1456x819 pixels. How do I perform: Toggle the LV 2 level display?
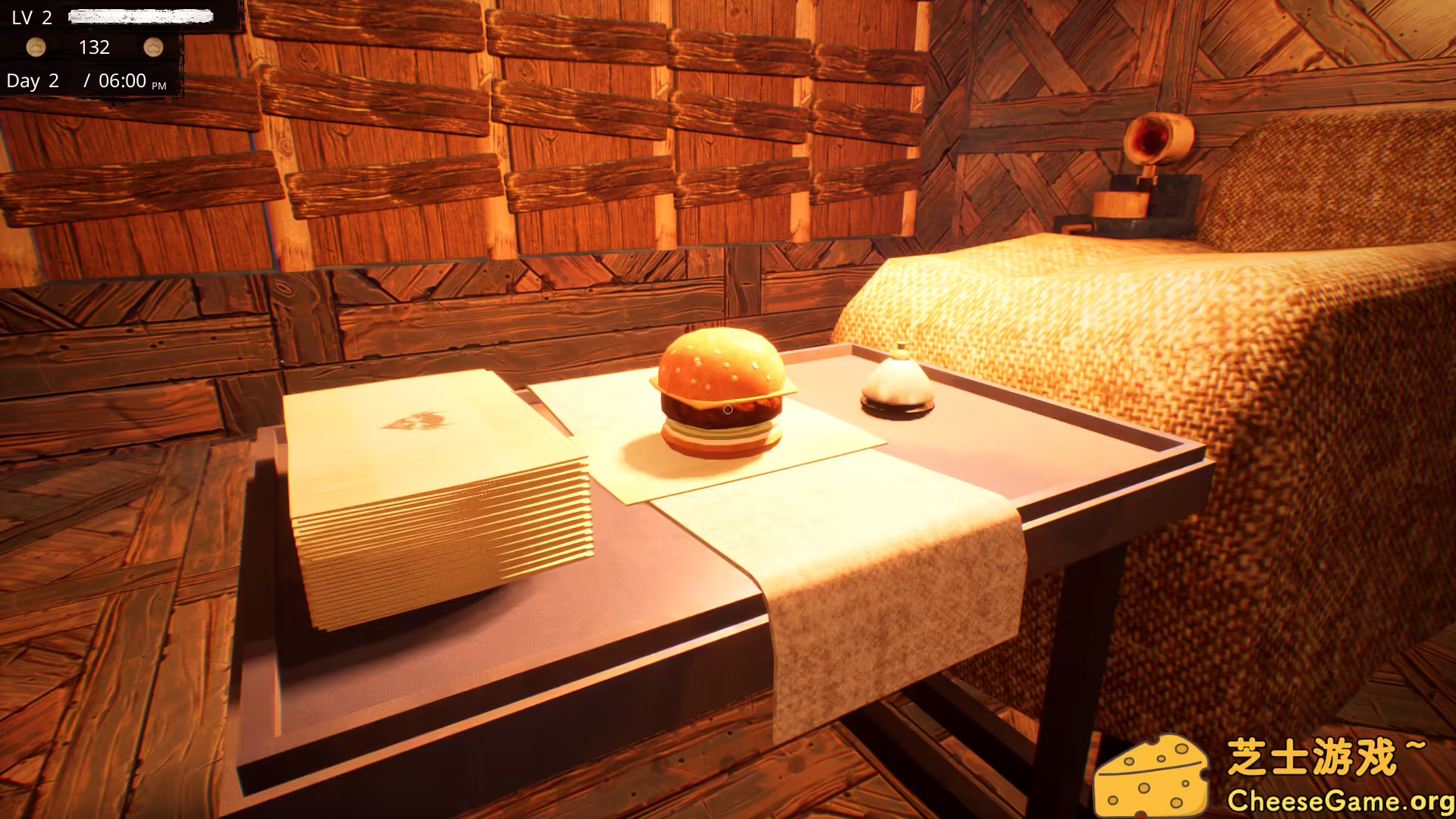tap(30, 17)
